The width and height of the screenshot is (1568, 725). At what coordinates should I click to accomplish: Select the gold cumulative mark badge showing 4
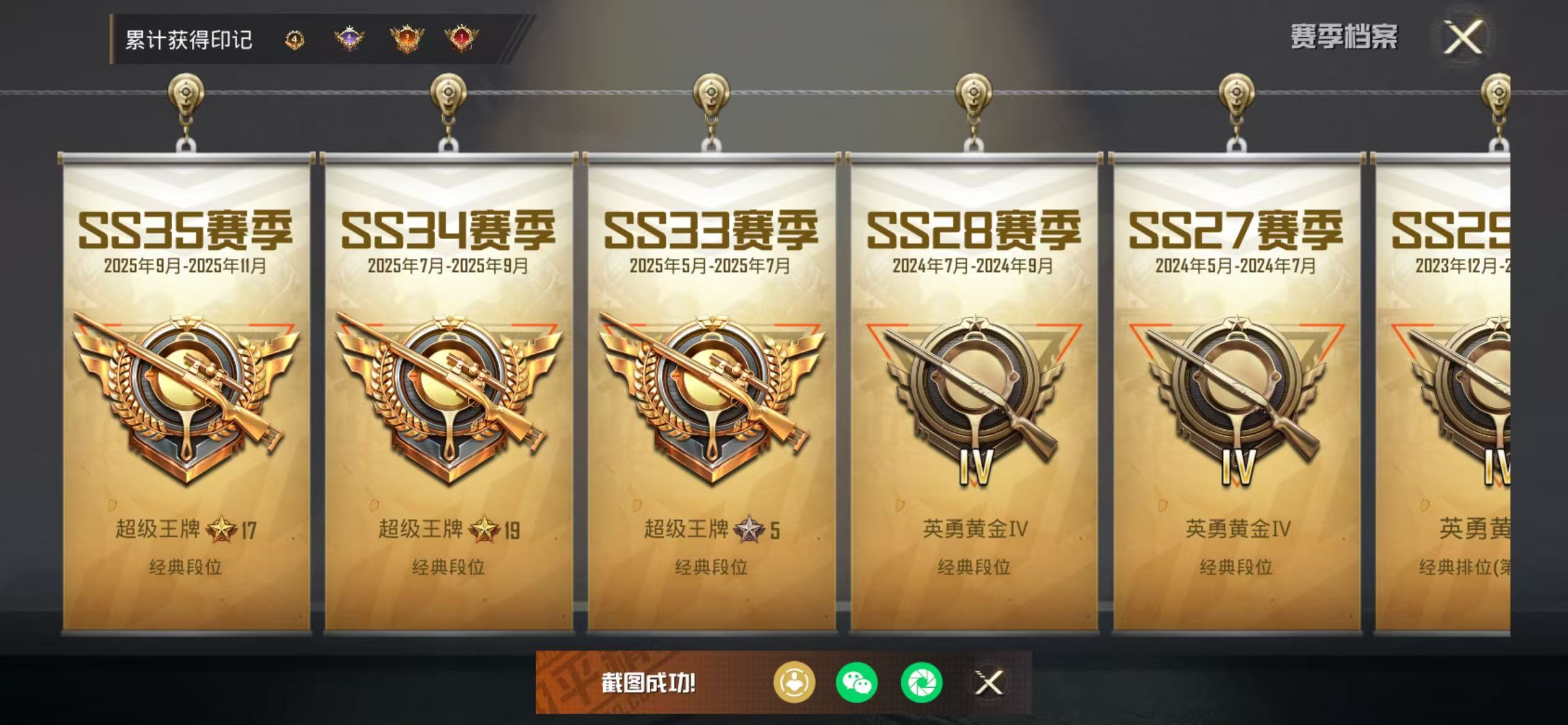(x=294, y=40)
